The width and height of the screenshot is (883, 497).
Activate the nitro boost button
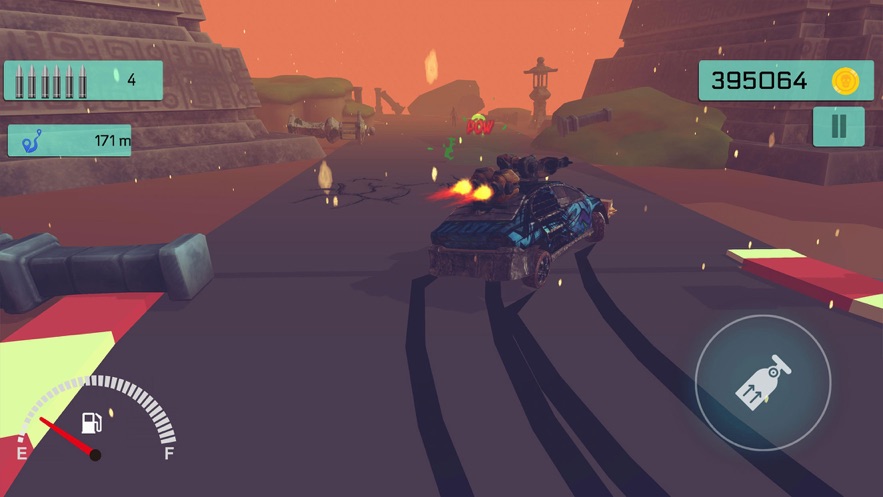coord(762,382)
